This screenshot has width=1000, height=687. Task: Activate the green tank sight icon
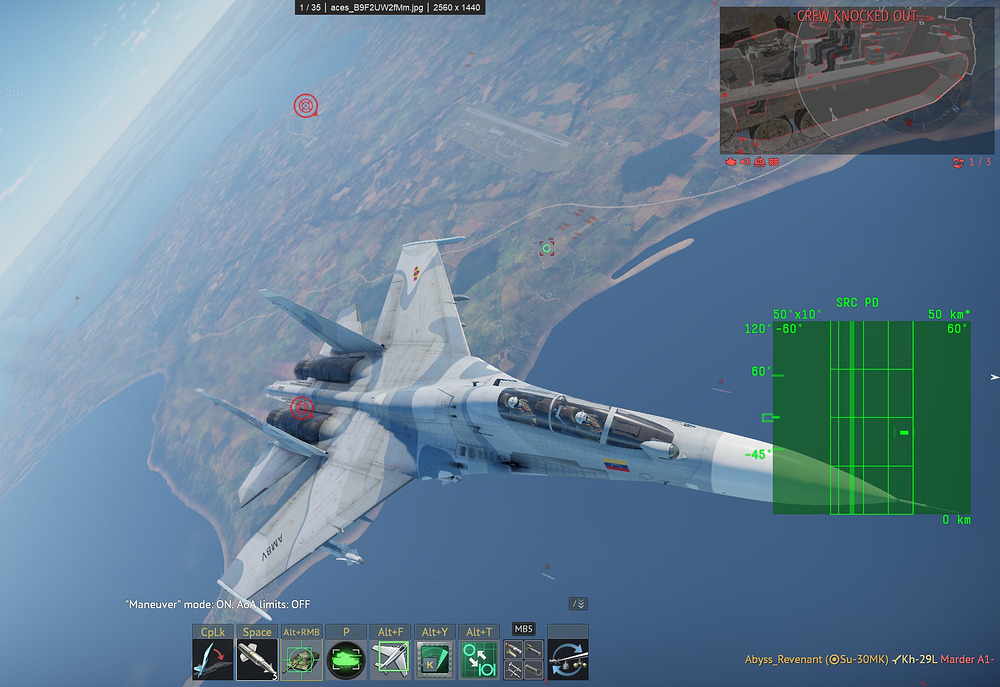345,661
